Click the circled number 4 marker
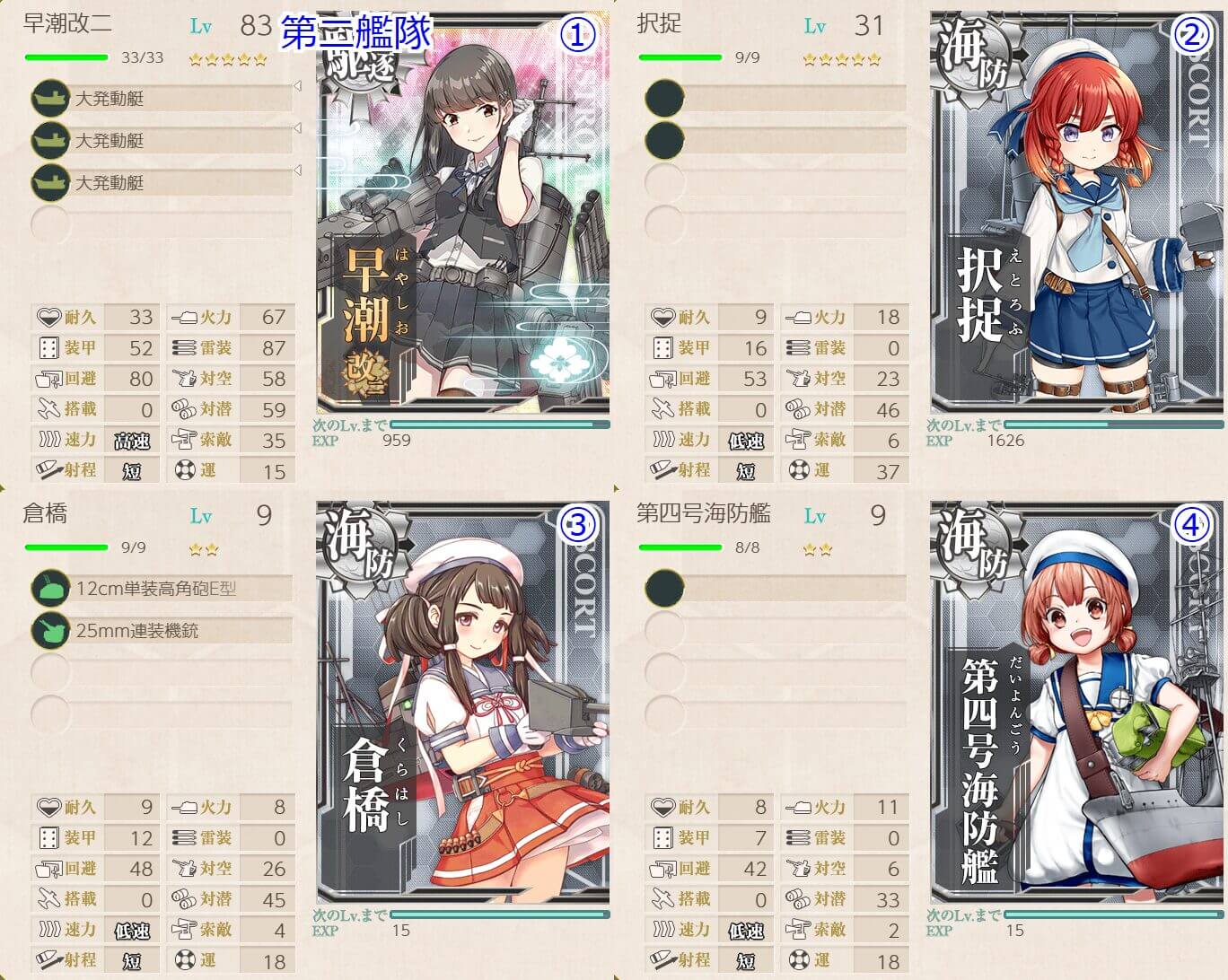 point(1191,525)
